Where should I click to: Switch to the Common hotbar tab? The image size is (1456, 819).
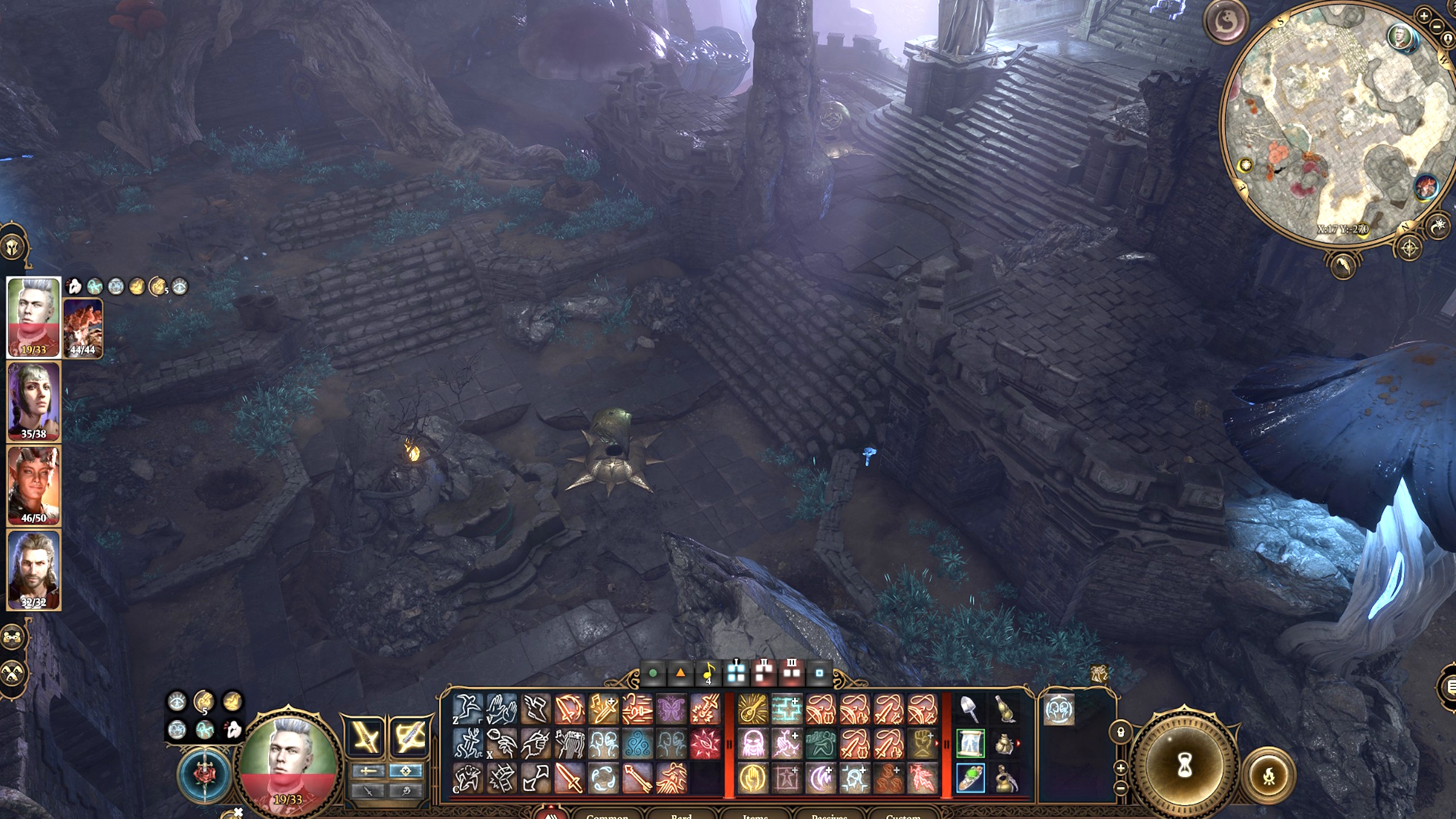[x=607, y=816]
